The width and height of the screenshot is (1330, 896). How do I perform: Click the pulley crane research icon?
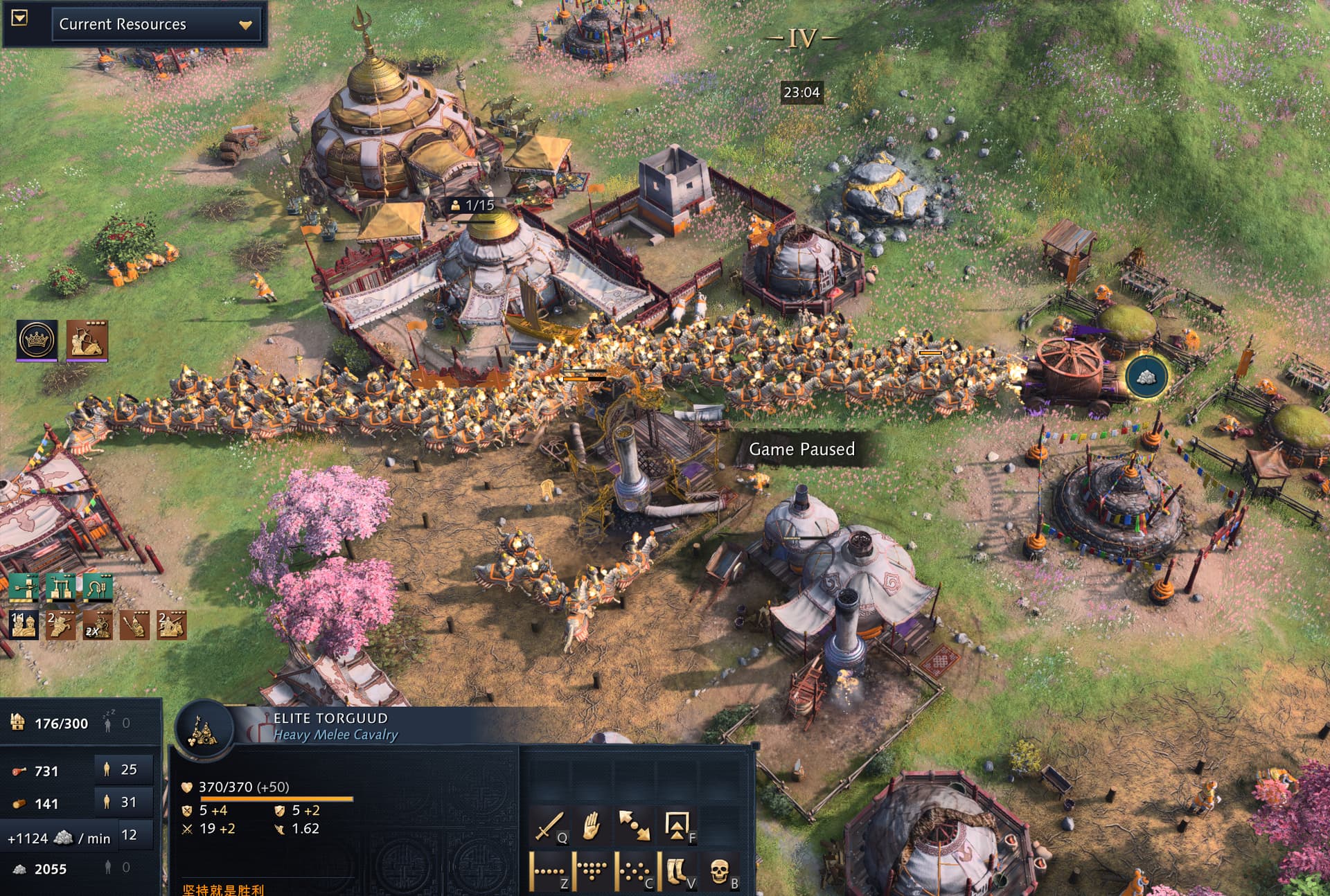coord(61,587)
